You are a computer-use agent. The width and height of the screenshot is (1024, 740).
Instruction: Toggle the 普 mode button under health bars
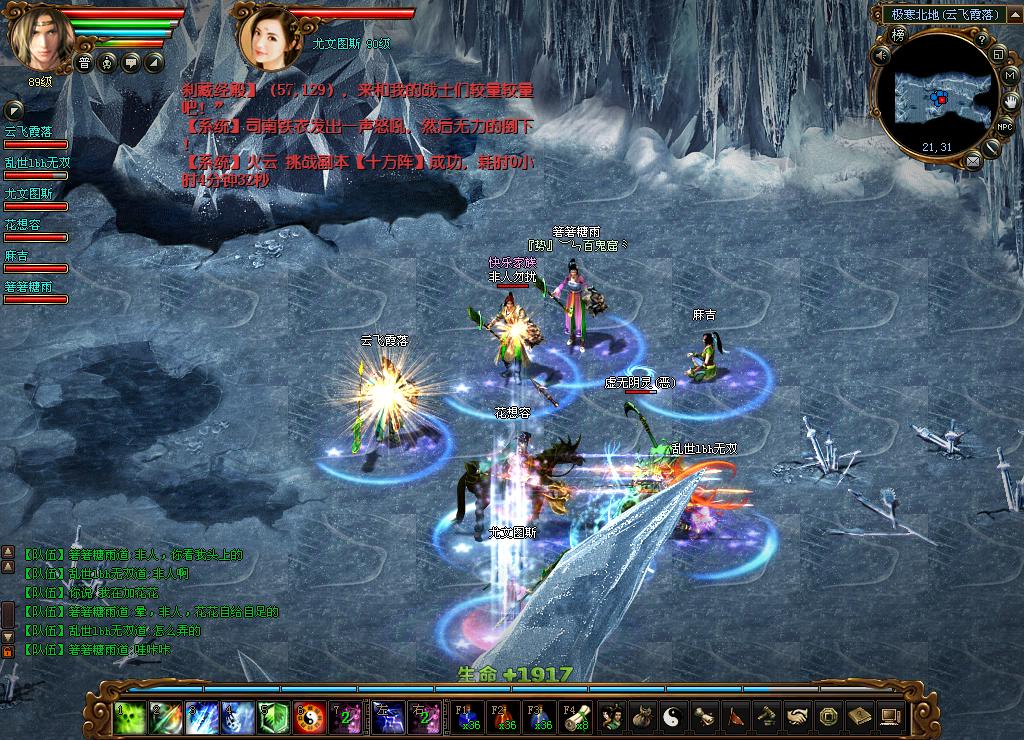84,63
